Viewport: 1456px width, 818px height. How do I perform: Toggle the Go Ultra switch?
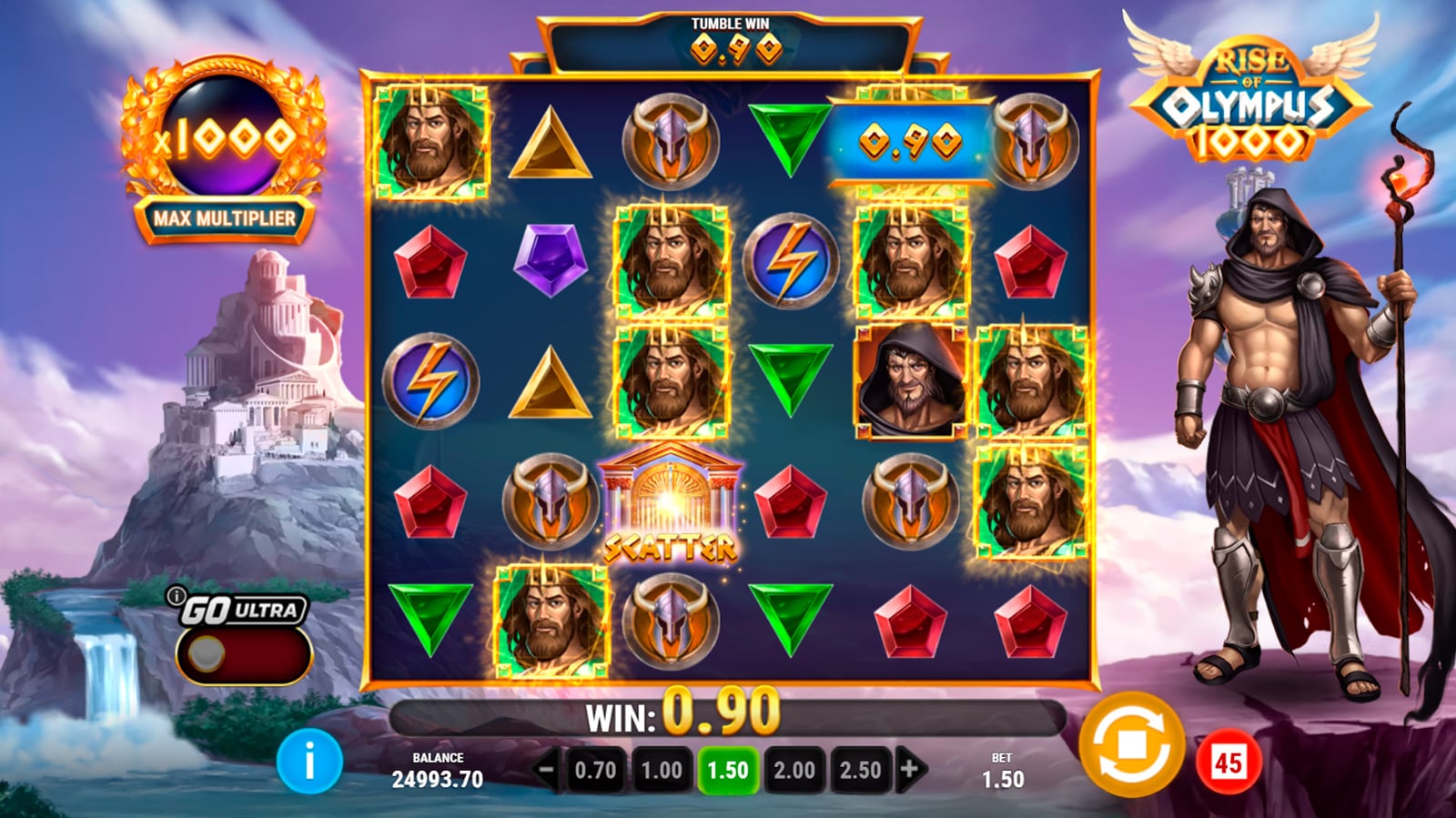[243, 654]
